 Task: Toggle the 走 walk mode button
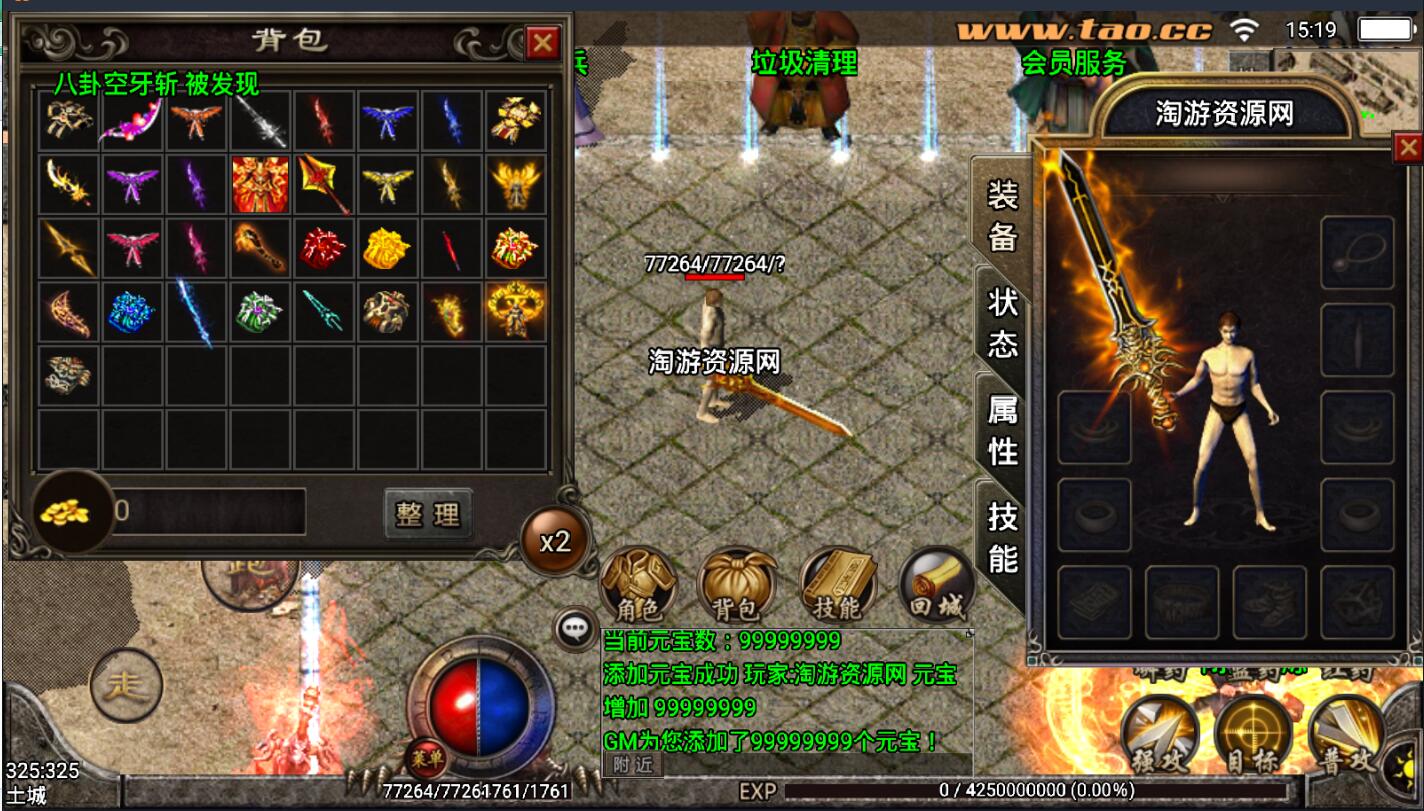127,686
